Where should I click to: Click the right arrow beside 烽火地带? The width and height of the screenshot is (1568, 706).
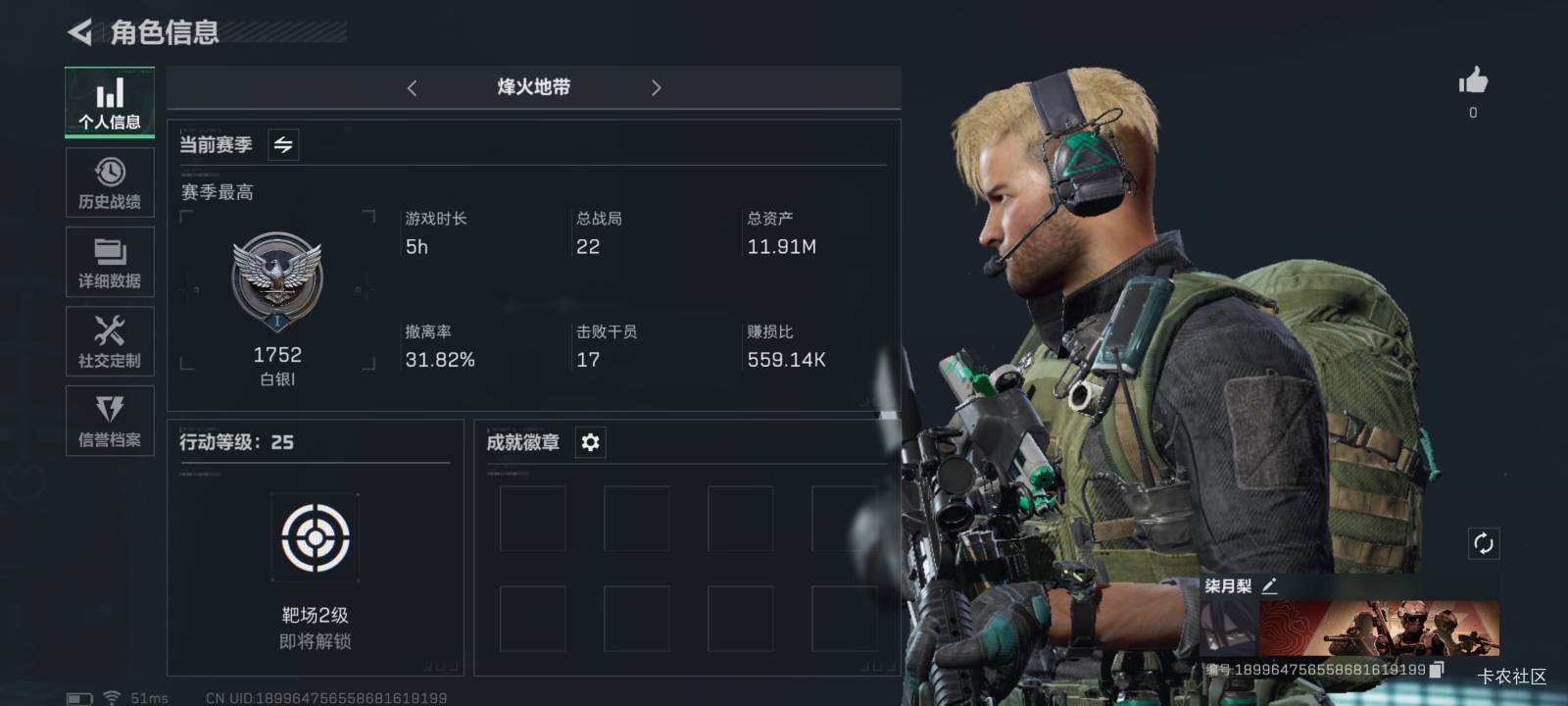(657, 88)
